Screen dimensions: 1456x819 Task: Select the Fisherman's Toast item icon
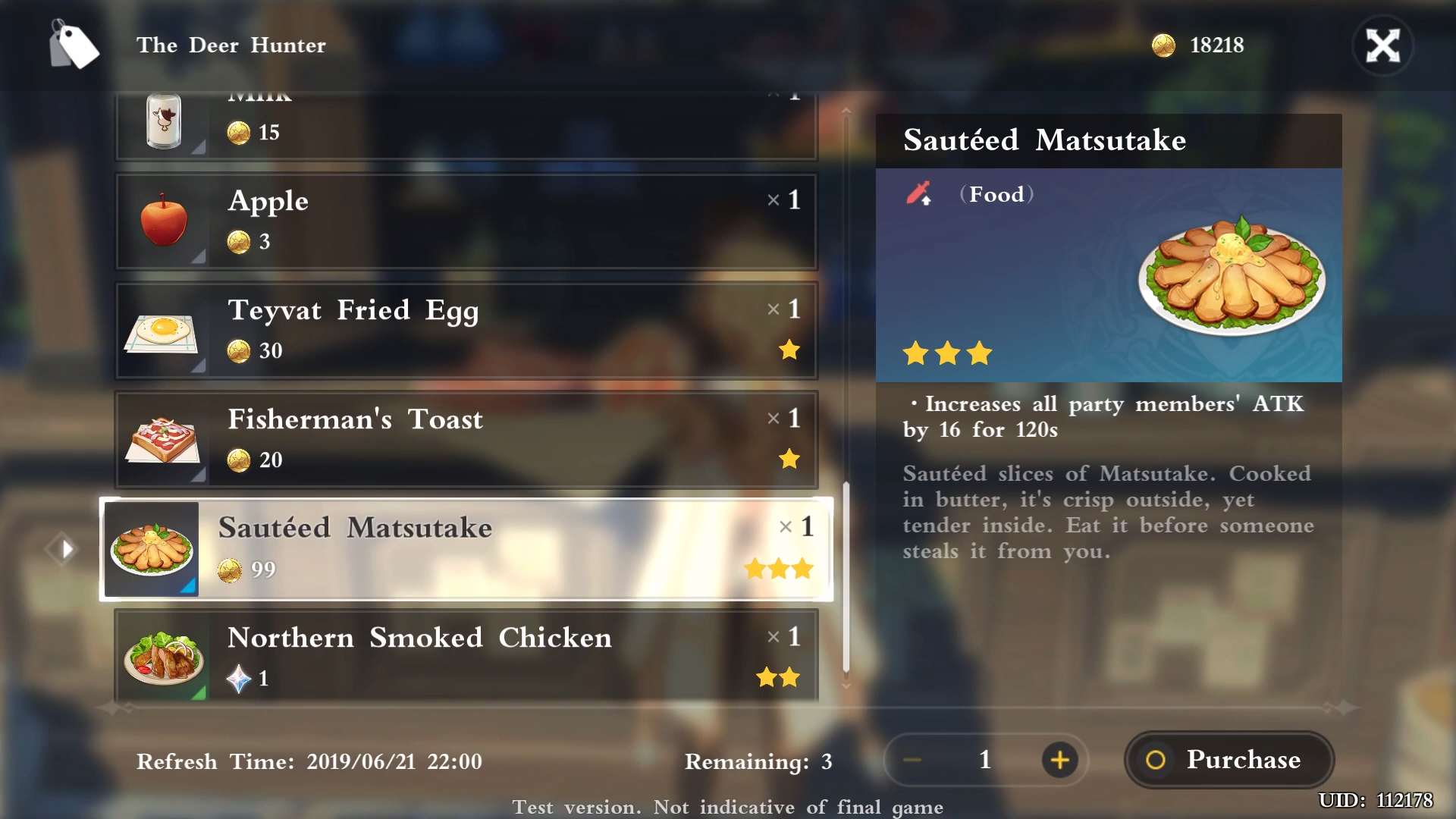pyautogui.click(x=164, y=439)
